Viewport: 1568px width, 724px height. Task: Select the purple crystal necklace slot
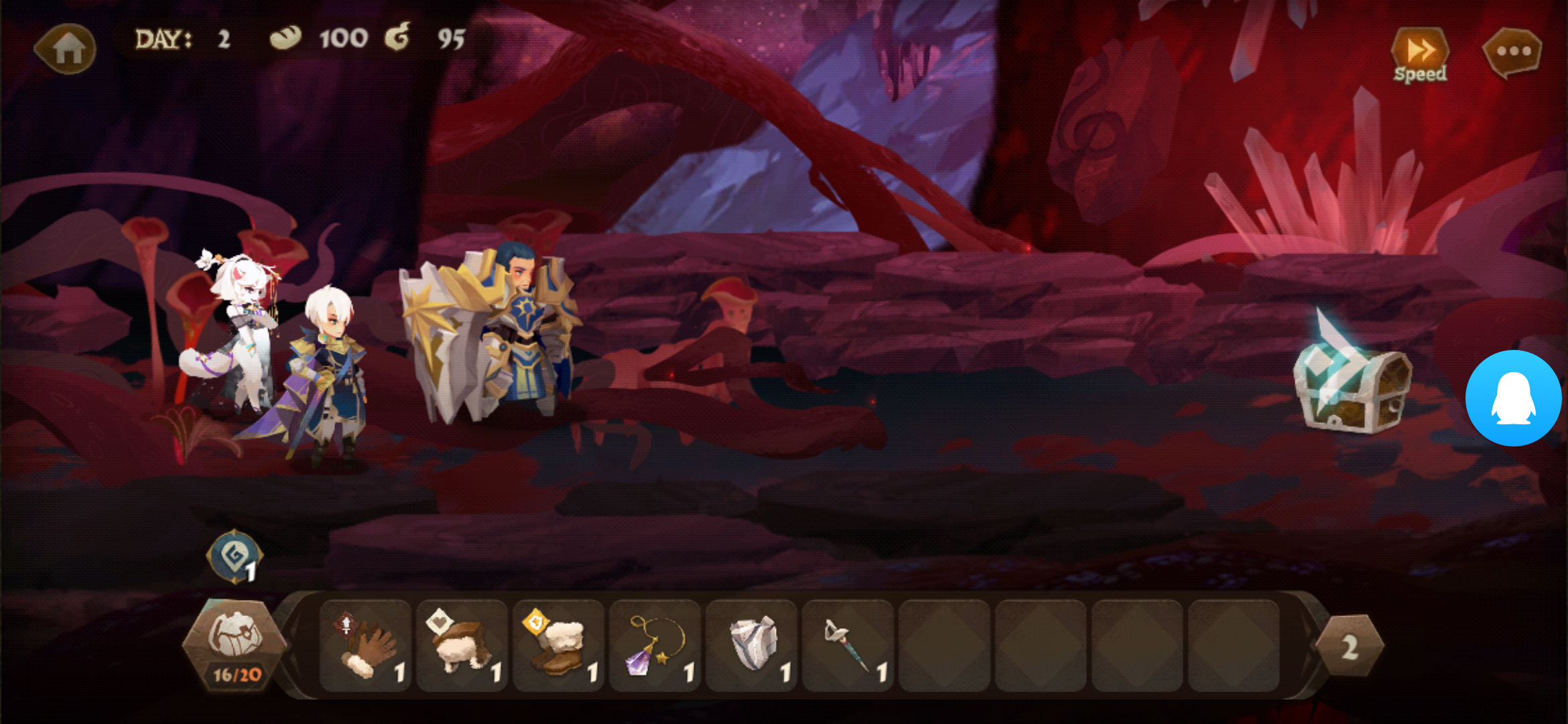655,646
